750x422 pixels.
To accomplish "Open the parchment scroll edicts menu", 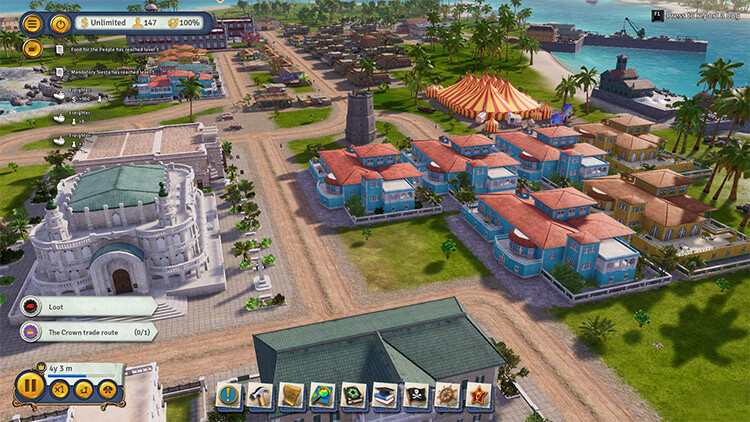I will click(x=292, y=396).
